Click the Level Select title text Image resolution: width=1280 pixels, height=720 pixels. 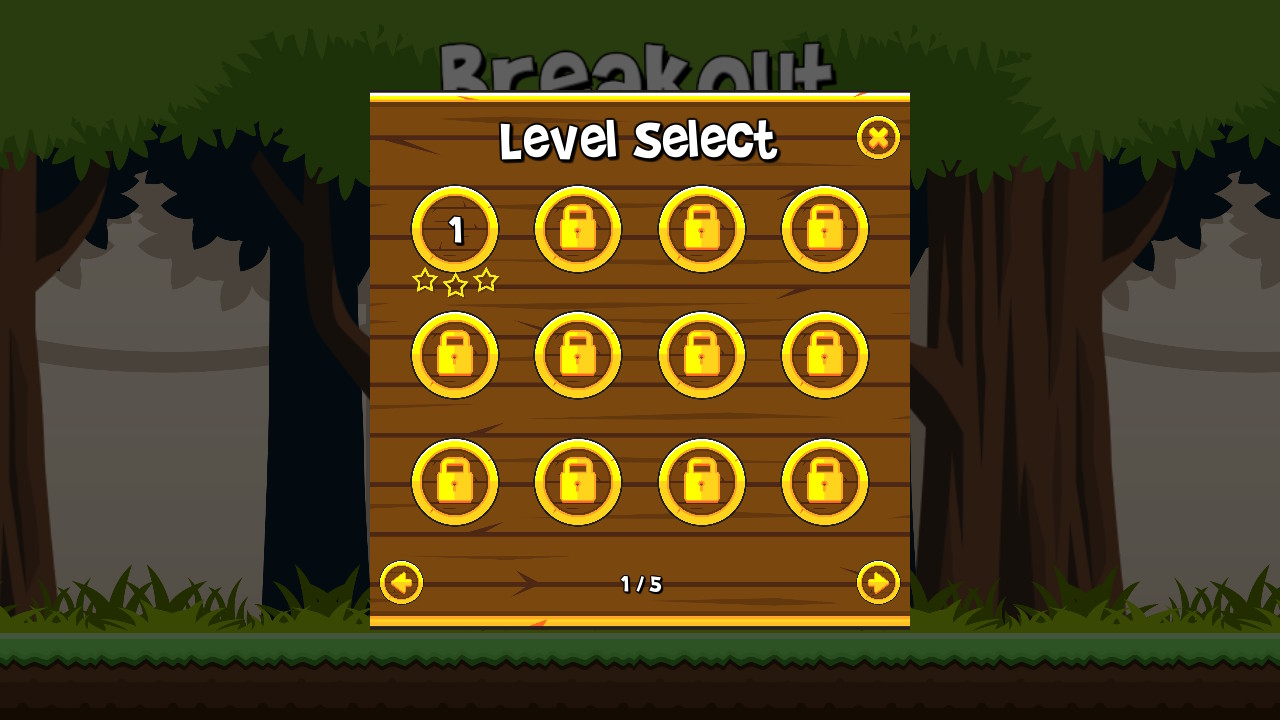[x=640, y=140]
